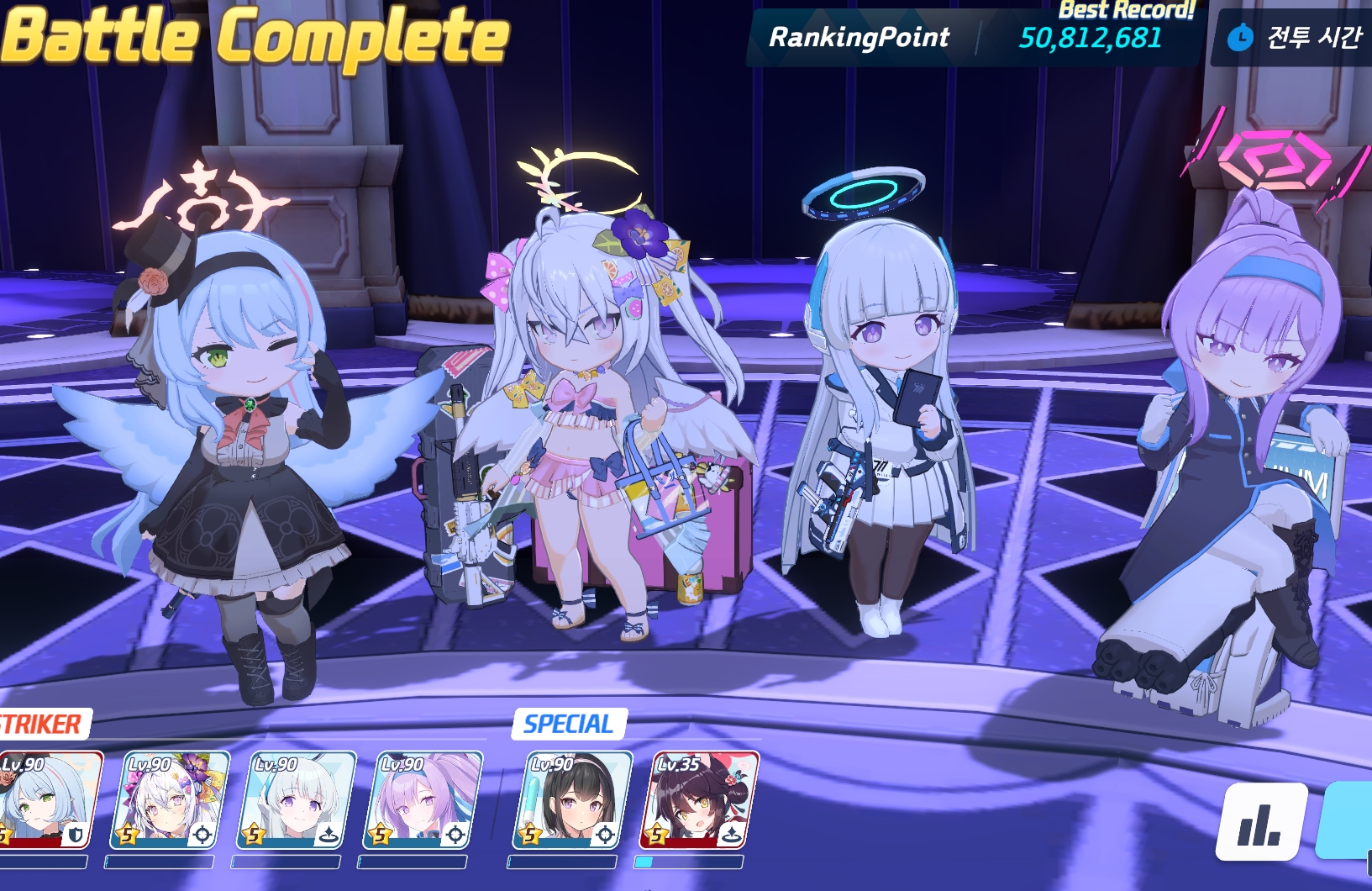Select the black-haired Lv.90 special portrait
Viewport: 1372px width, 891px height.
[x=572, y=799]
